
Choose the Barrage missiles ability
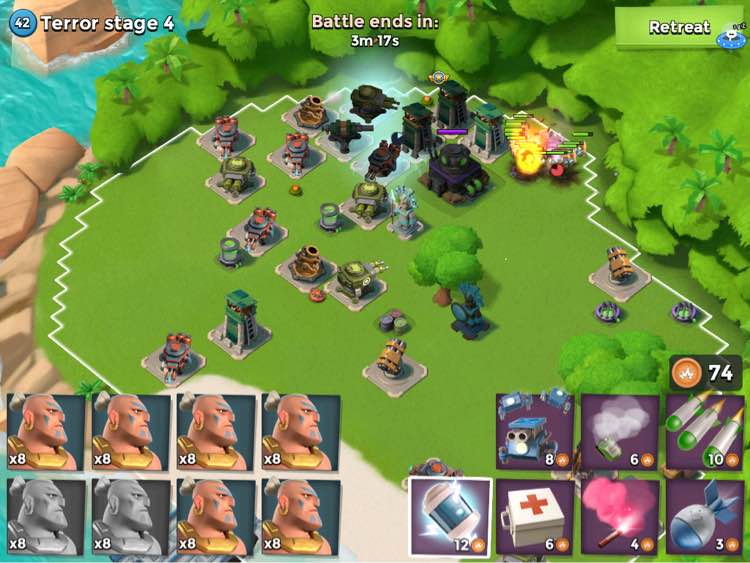[x=705, y=431]
